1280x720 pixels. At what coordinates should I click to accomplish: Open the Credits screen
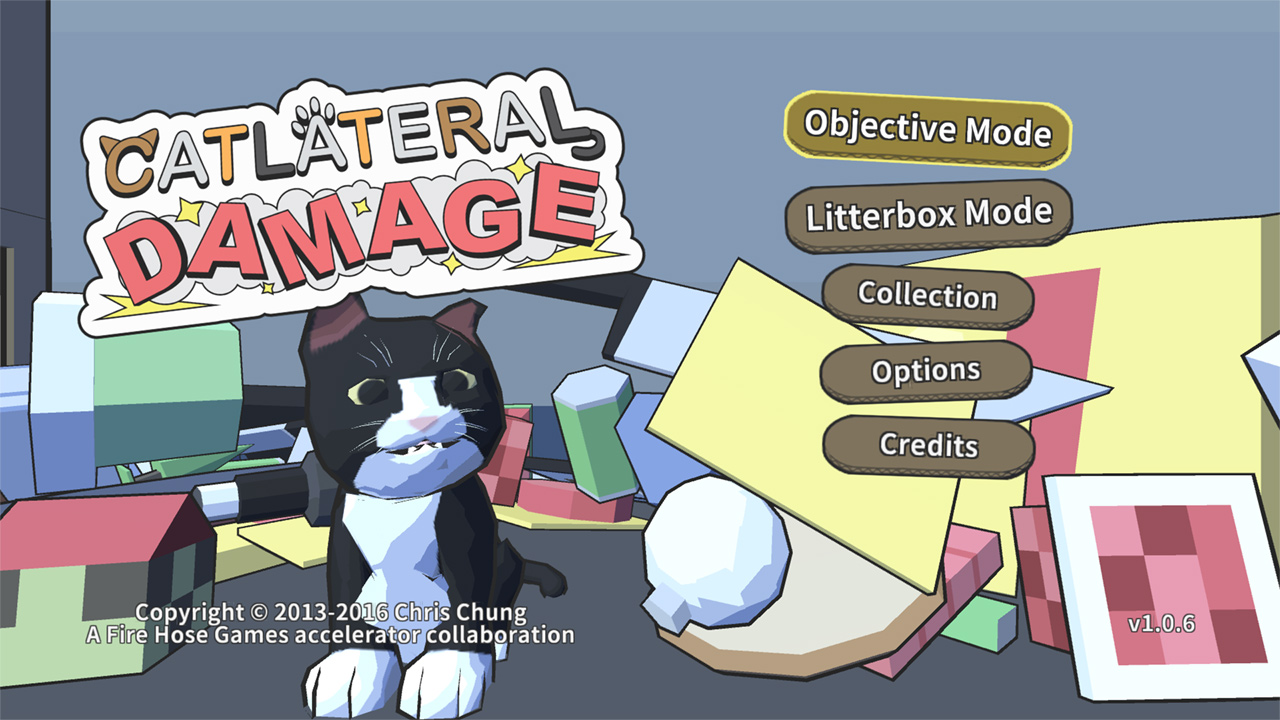928,445
